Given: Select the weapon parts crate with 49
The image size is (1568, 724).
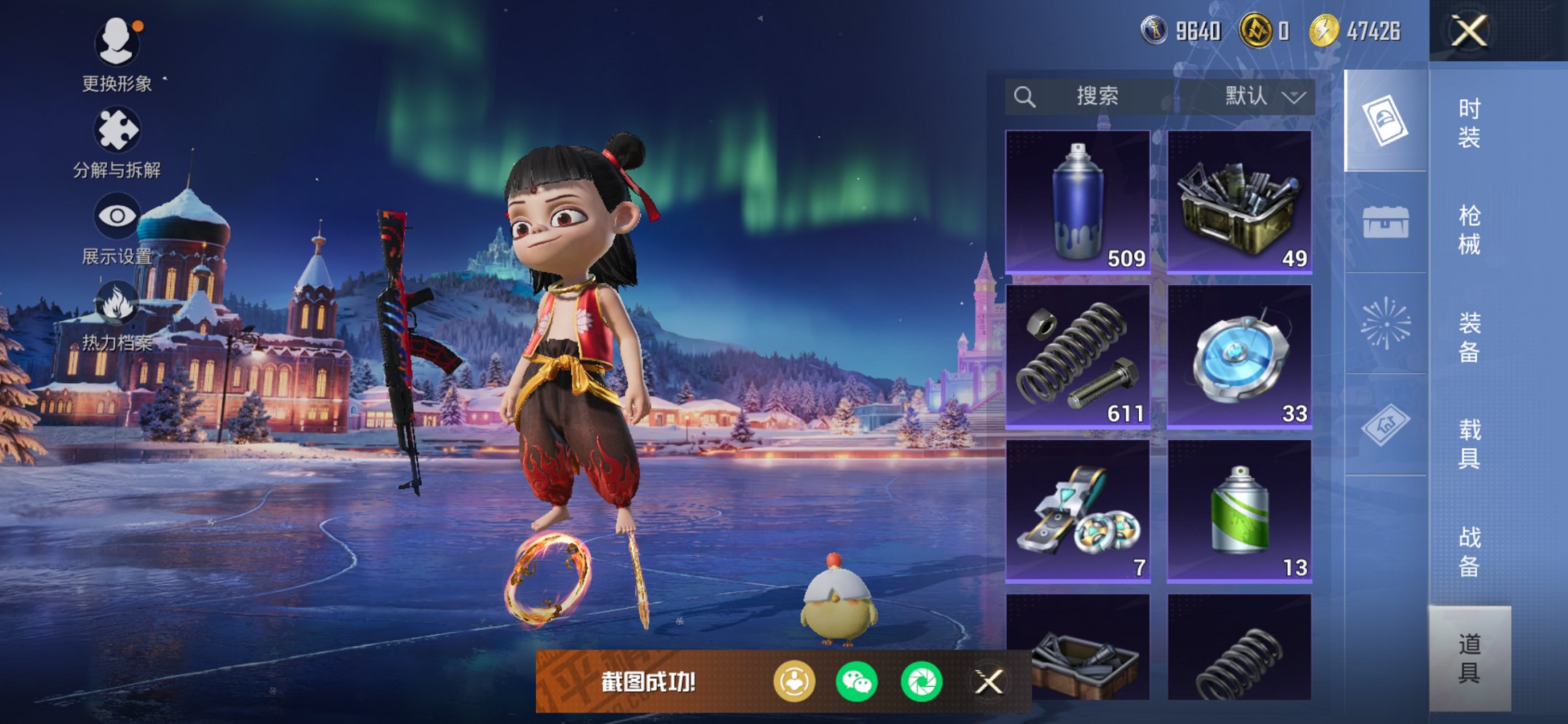Looking at the screenshot, I should tap(1239, 202).
